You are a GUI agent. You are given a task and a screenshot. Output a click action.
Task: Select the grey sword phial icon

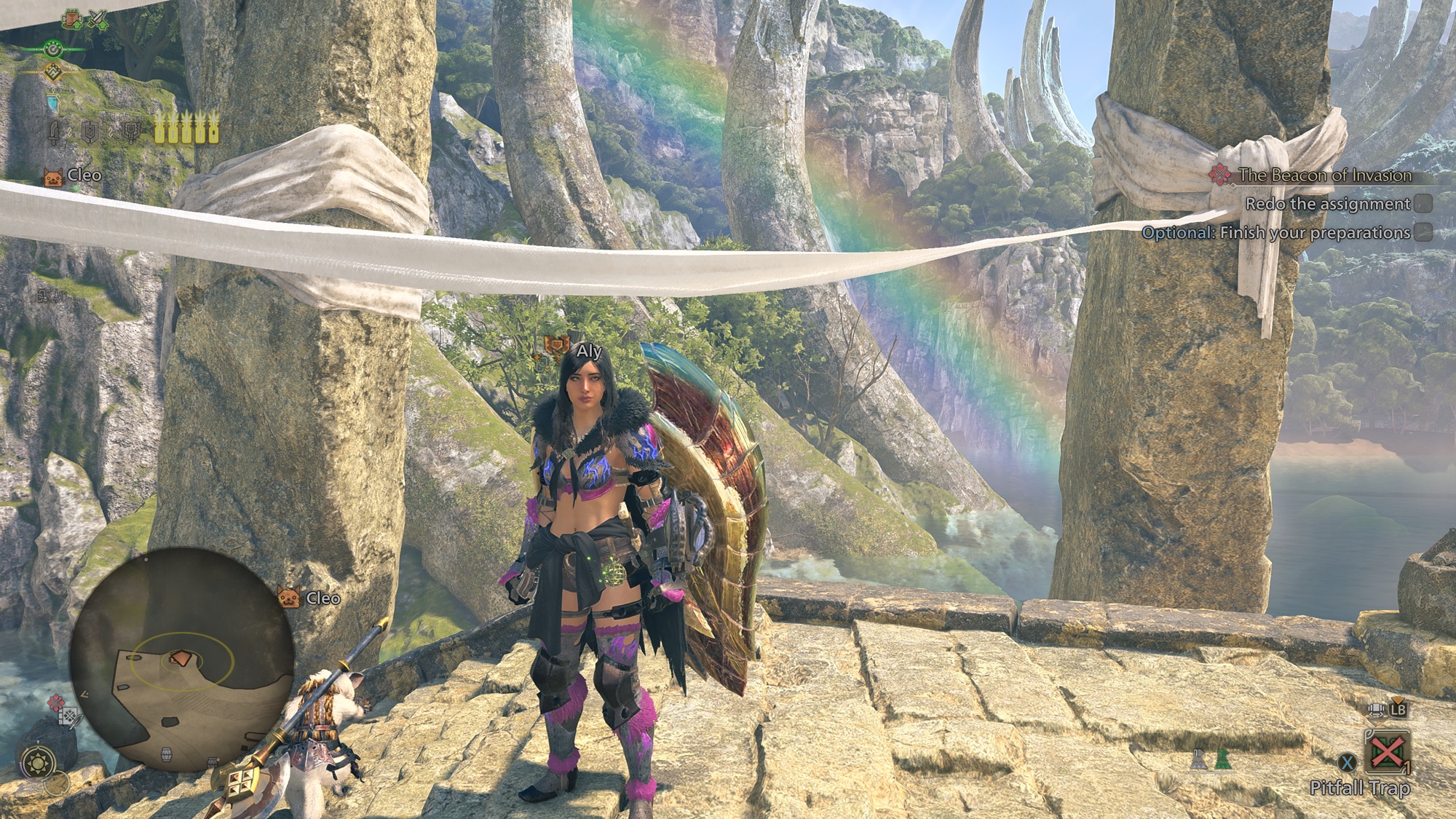pos(55,132)
